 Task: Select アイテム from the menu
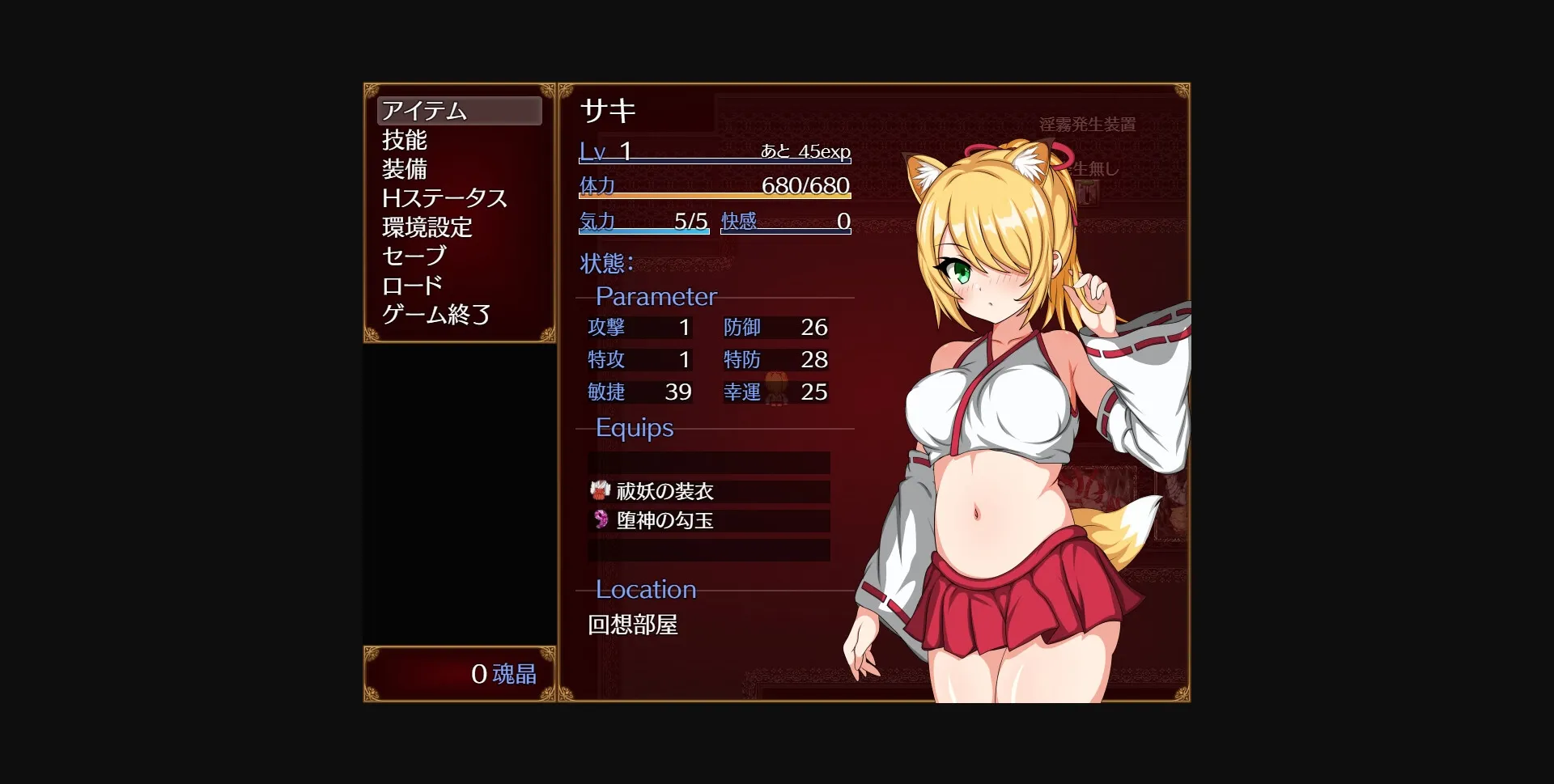(x=422, y=111)
